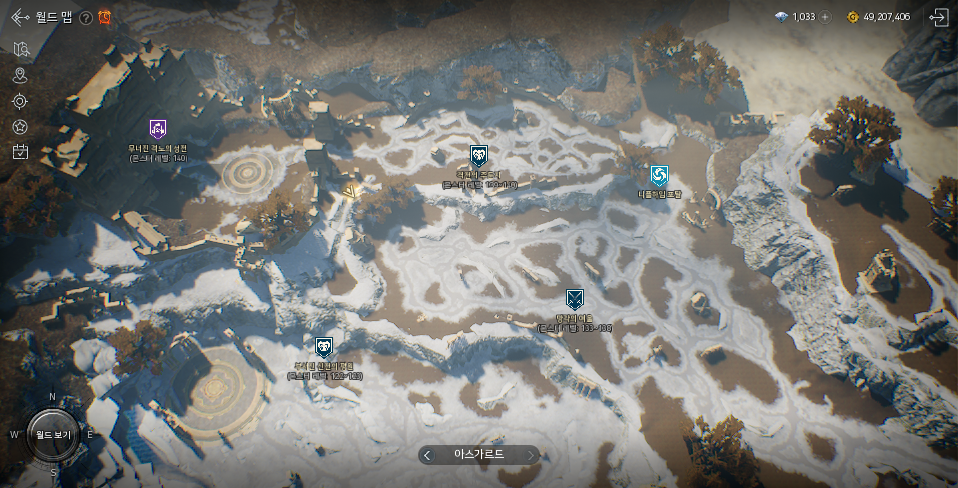Screen dimensions: 958x488
Task: Select the upper bear-head zone marker
Action: 479,155
